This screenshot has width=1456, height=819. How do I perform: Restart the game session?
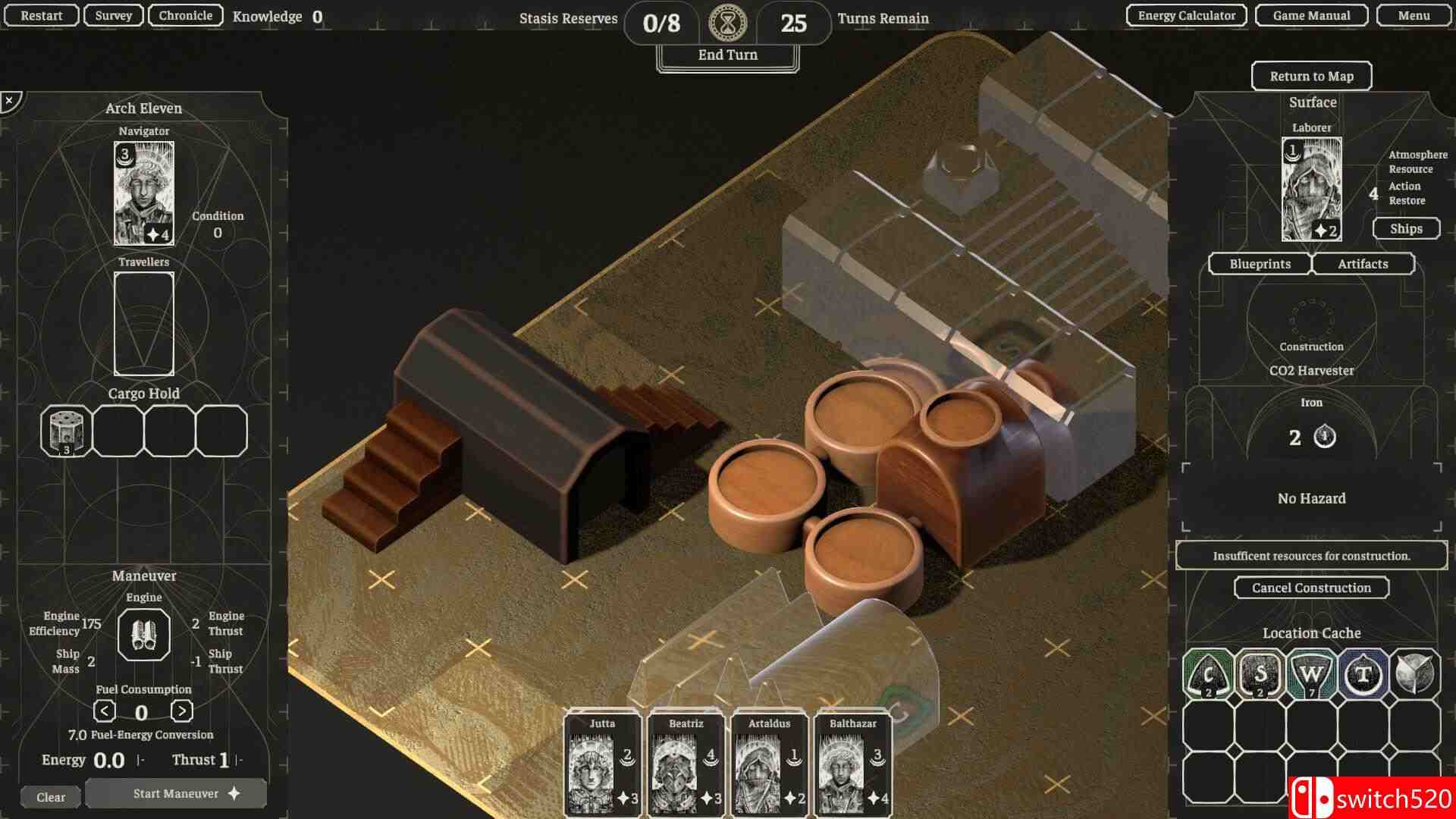(41, 15)
